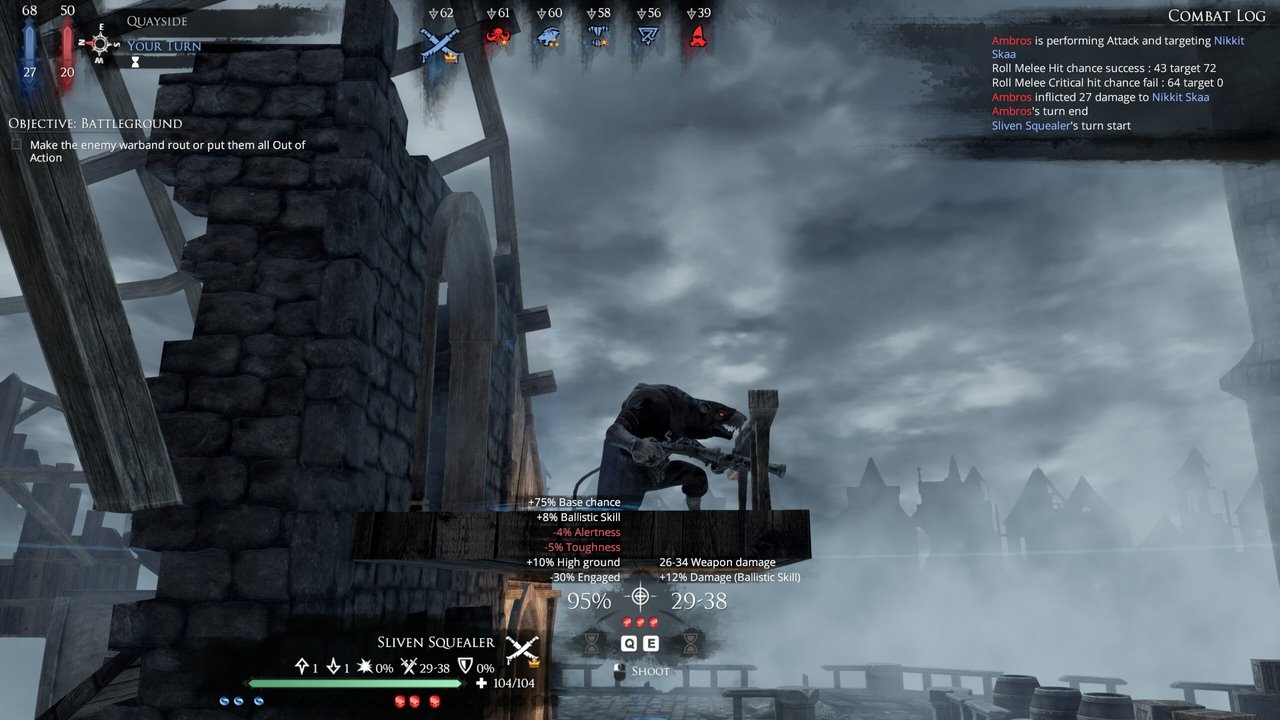The width and height of the screenshot is (1280, 720).
Task: Pick the red octopus unit in turn order
Action: [x=497, y=37]
